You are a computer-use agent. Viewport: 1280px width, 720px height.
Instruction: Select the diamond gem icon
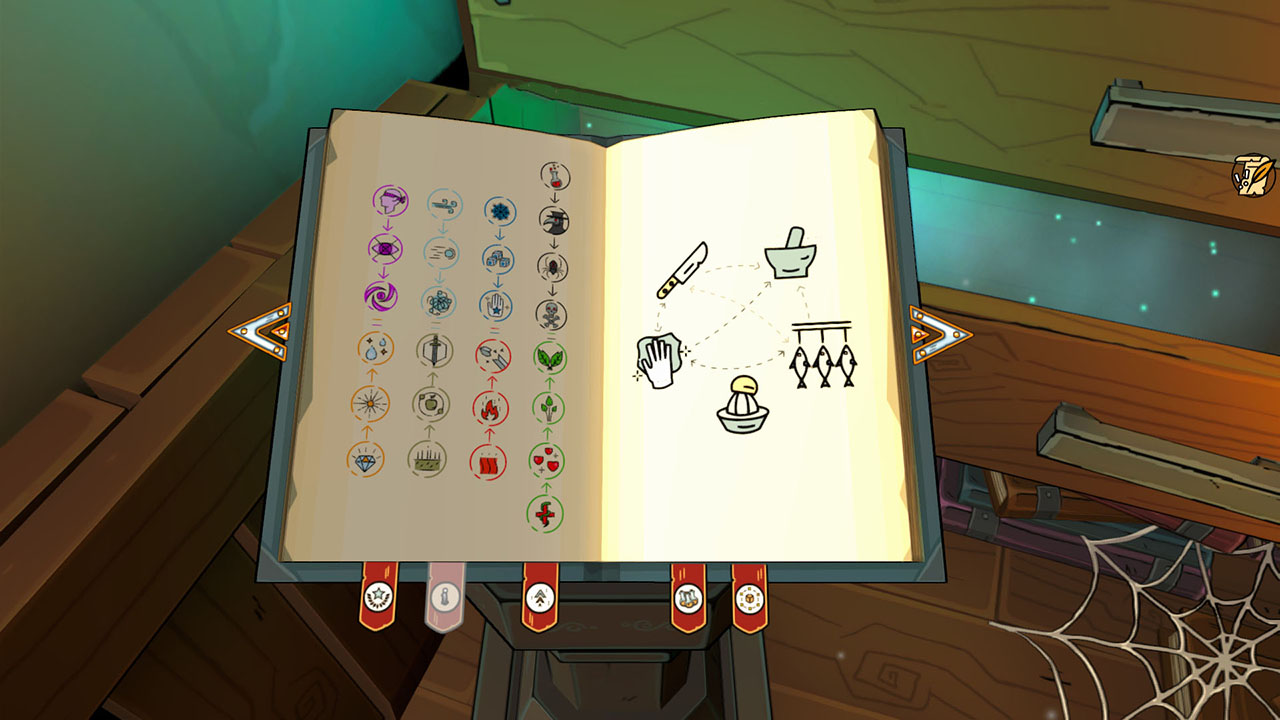click(365, 463)
